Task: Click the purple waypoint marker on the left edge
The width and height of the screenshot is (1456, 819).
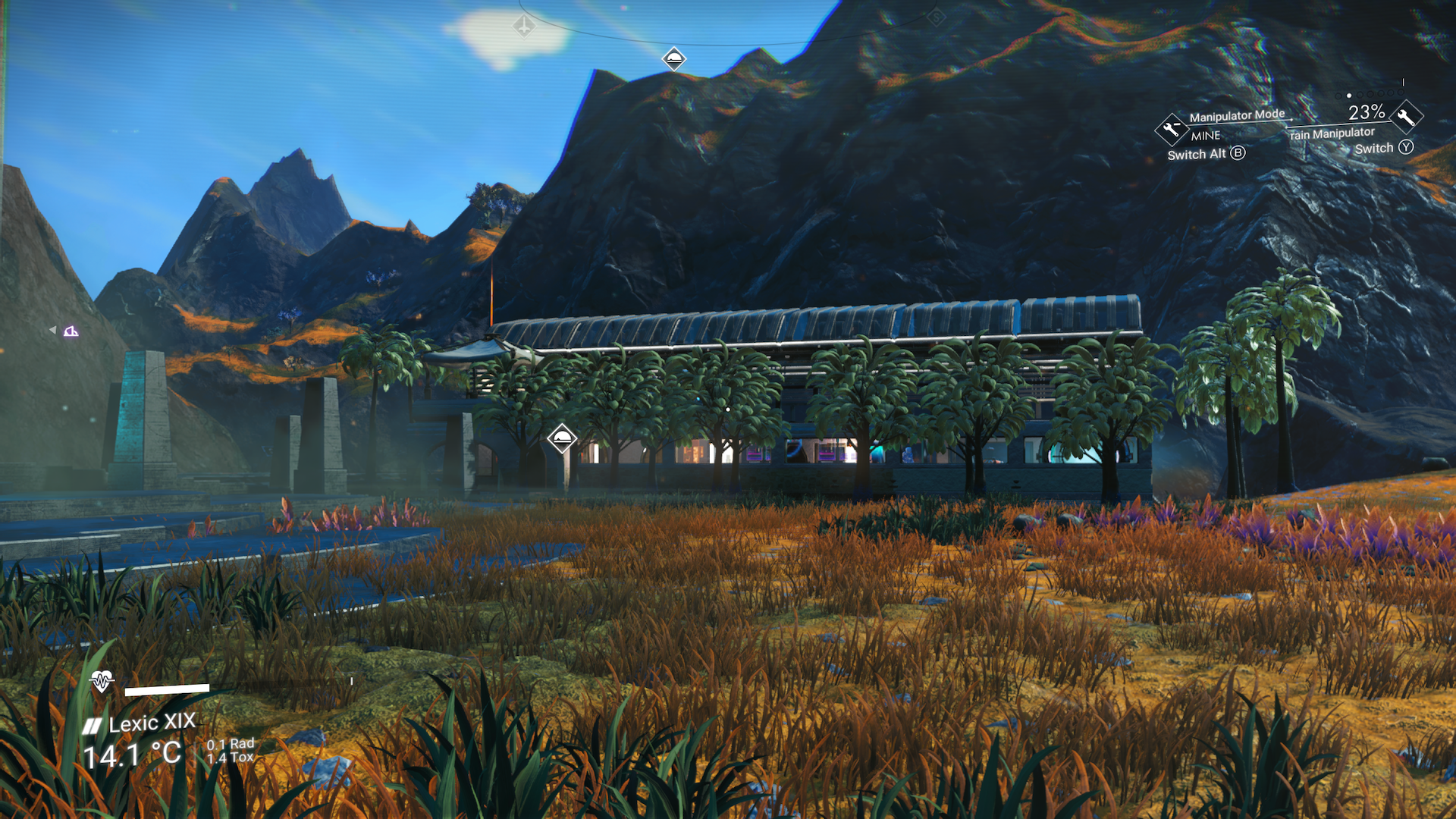Action: (71, 331)
